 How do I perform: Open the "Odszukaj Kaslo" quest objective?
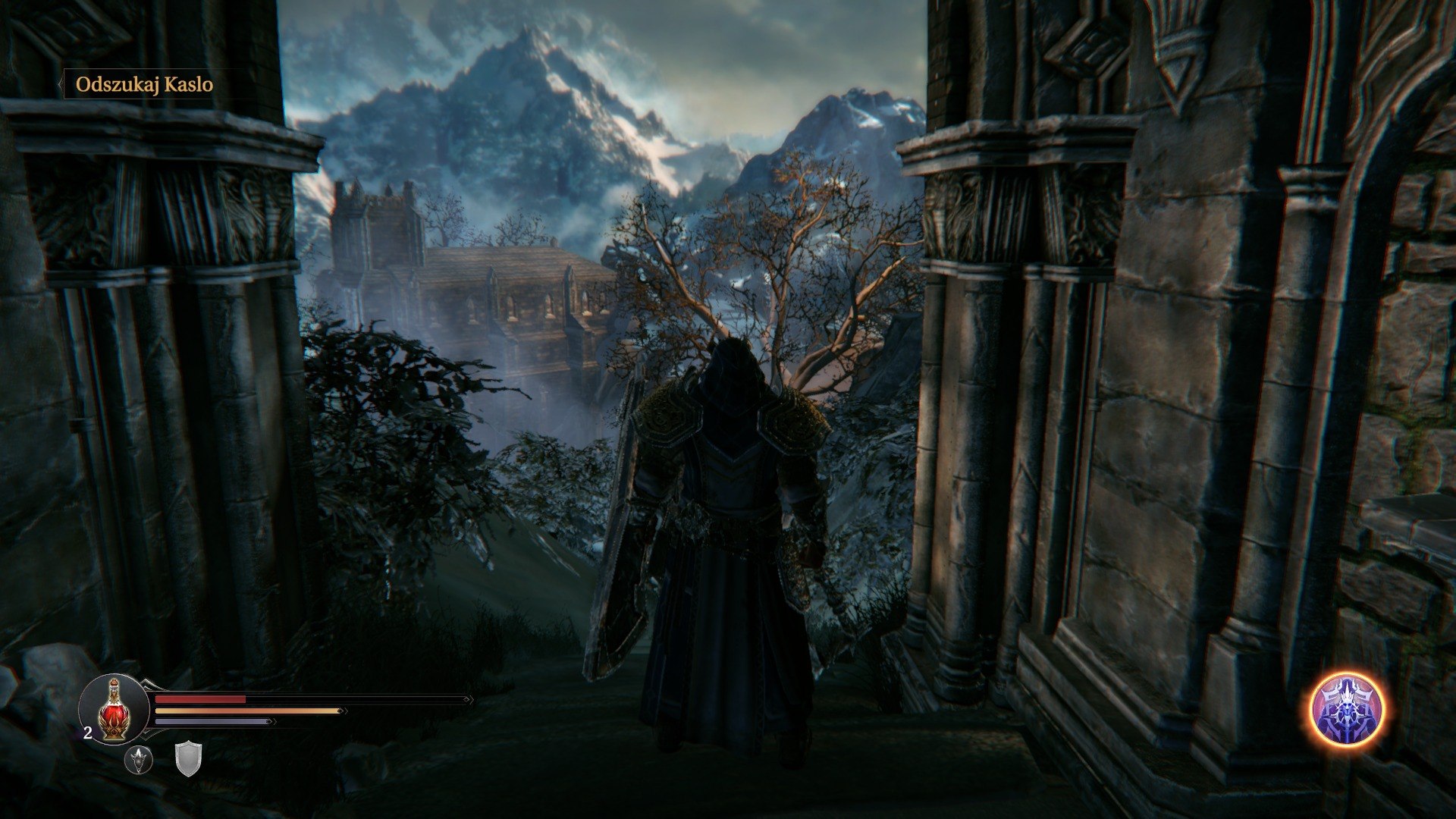tap(144, 84)
